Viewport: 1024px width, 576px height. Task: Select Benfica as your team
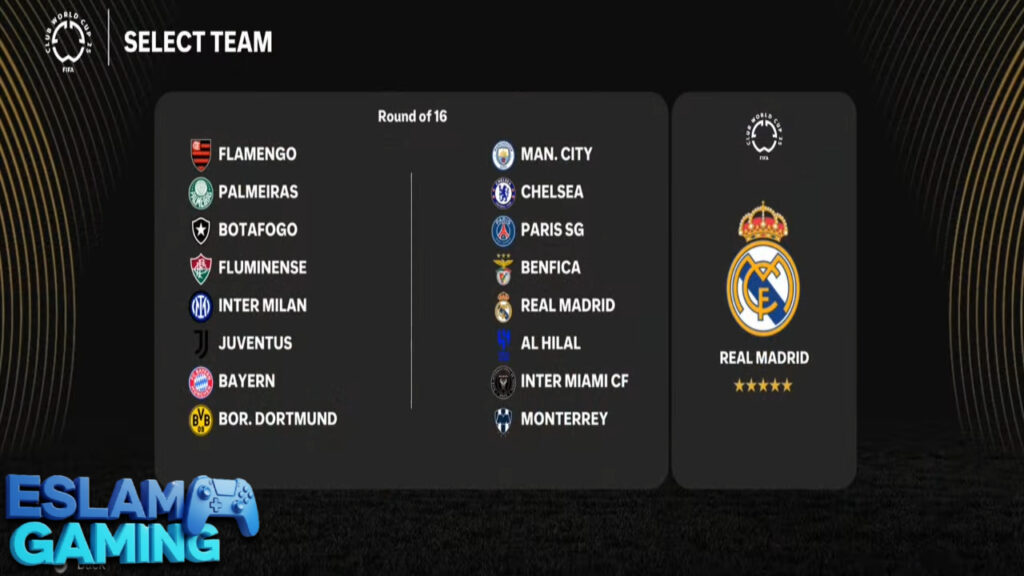pyautogui.click(x=549, y=268)
